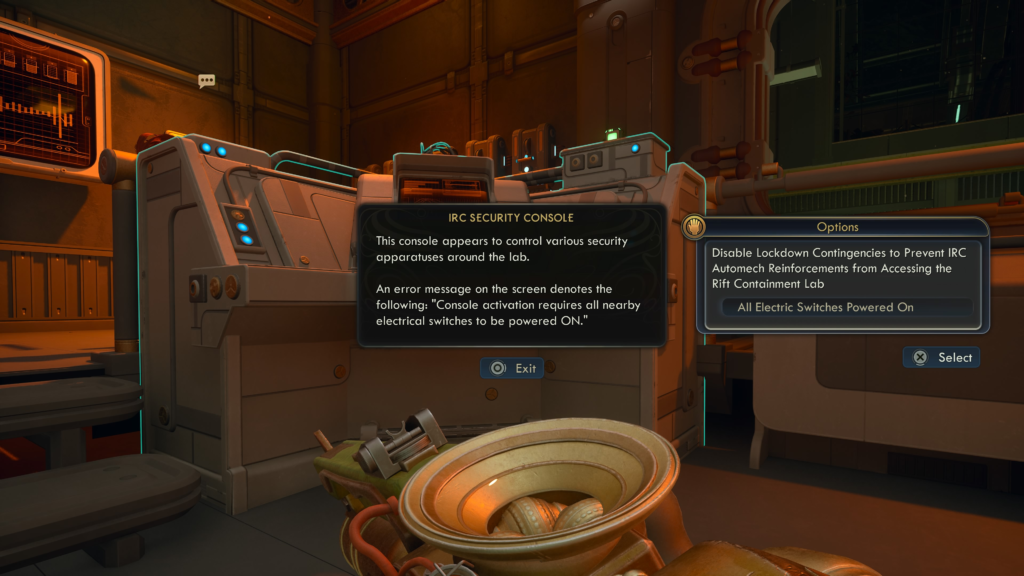Choose the Disable Lockdown Contingencies option

tap(838, 268)
